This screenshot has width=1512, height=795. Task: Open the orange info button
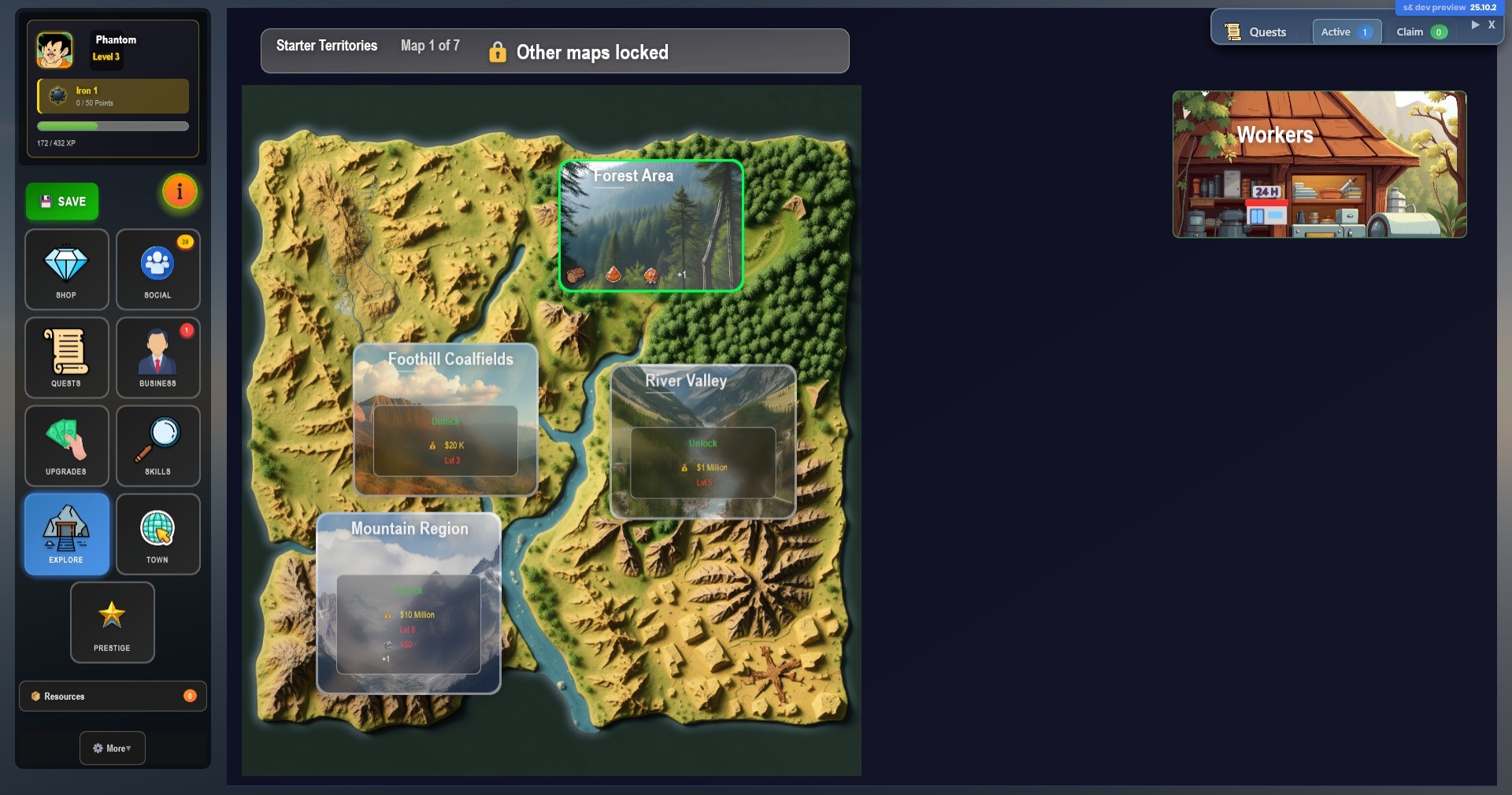click(180, 191)
